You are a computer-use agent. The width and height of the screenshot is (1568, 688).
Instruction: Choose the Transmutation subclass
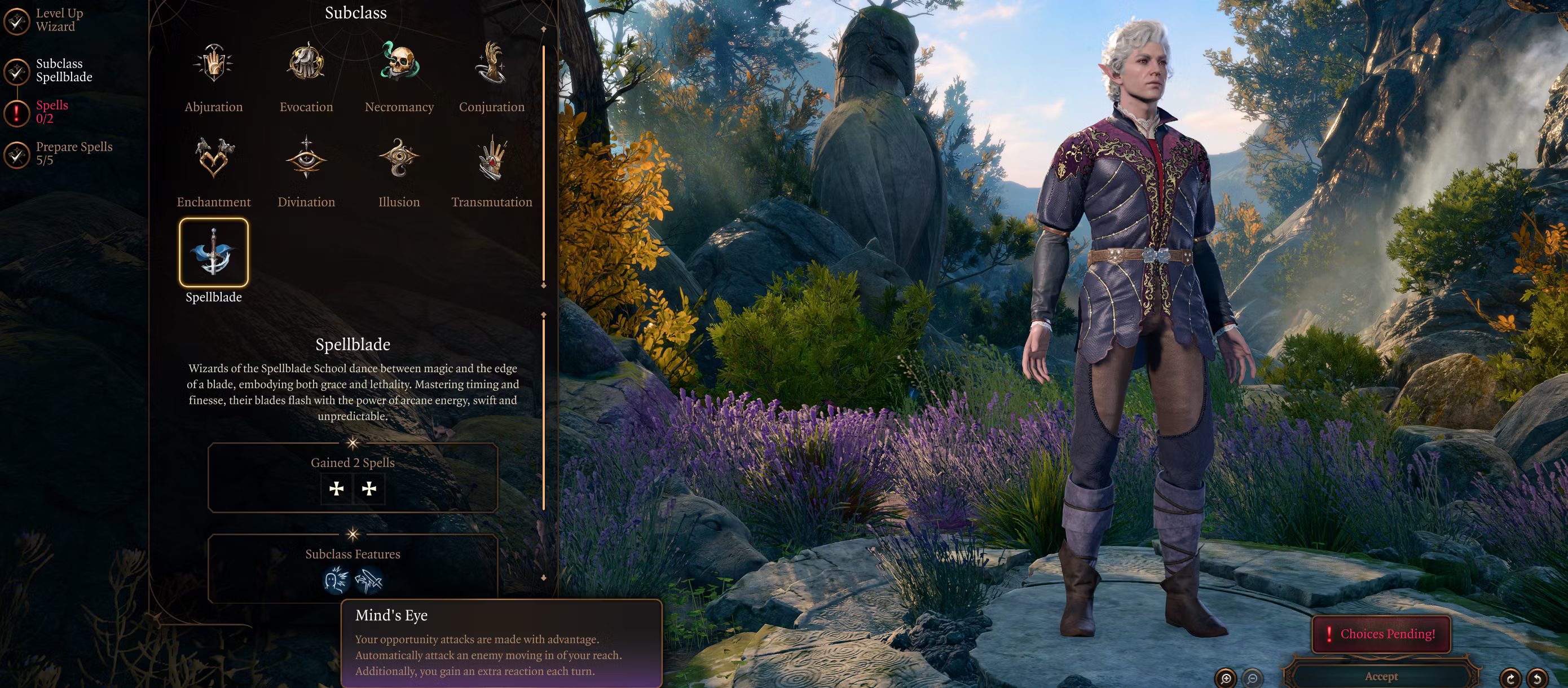point(491,158)
